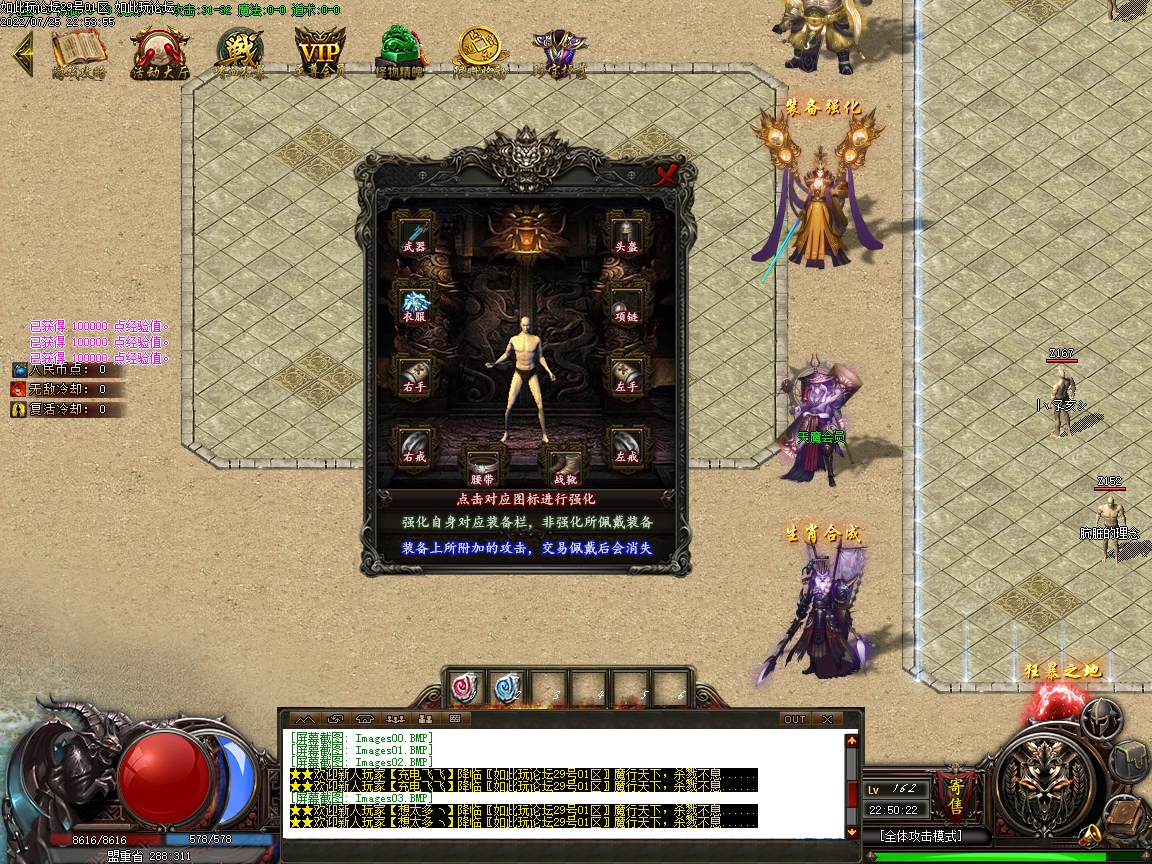The image size is (1152, 864).
Task: Pick the 左手 left hand slot
Action: click(627, 374)
